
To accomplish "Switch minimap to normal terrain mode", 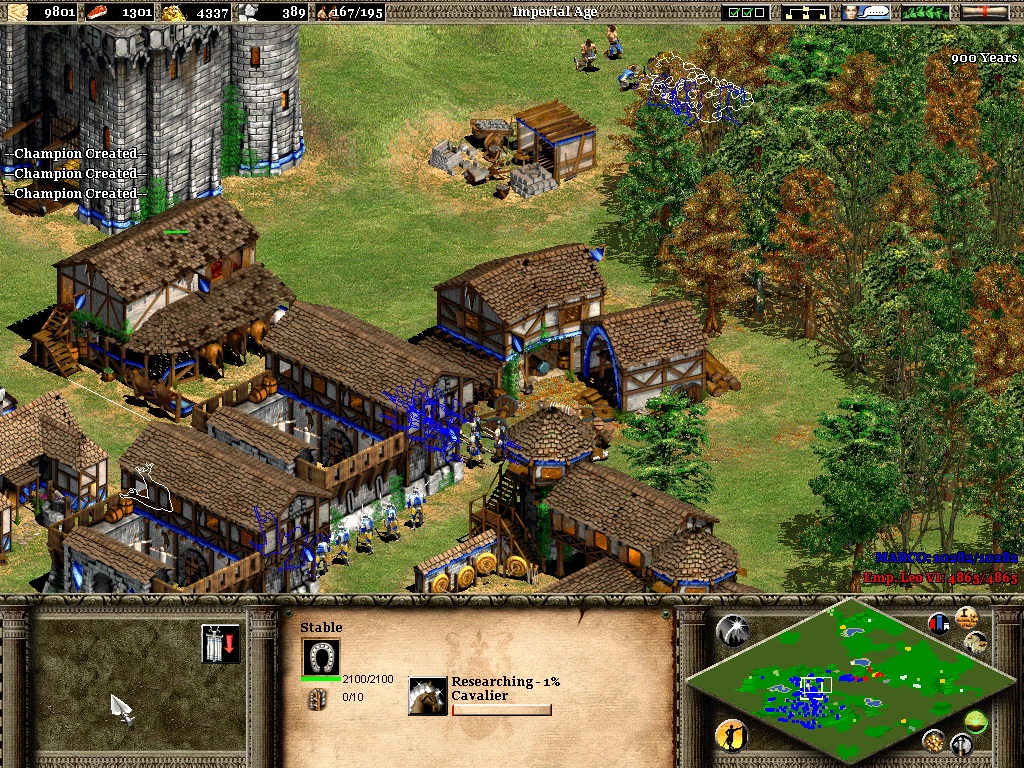I will pos(975,721).
